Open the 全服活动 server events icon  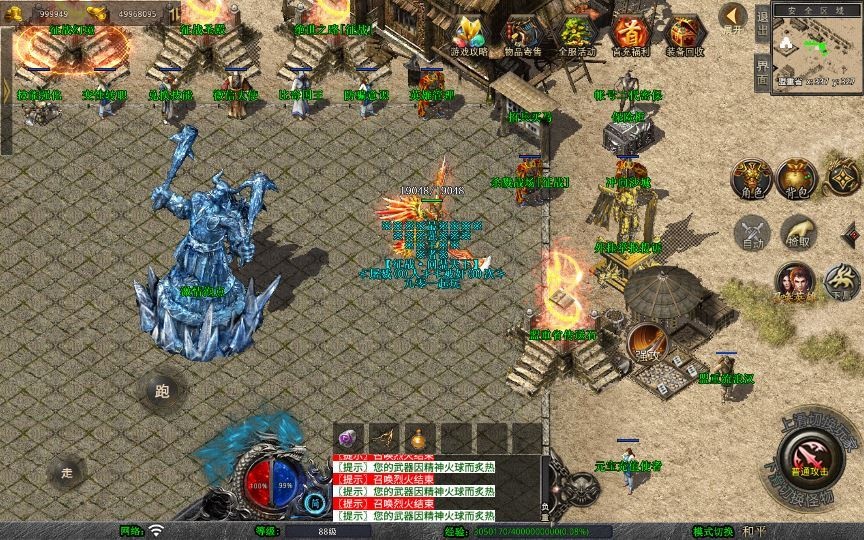pos(576,33)
